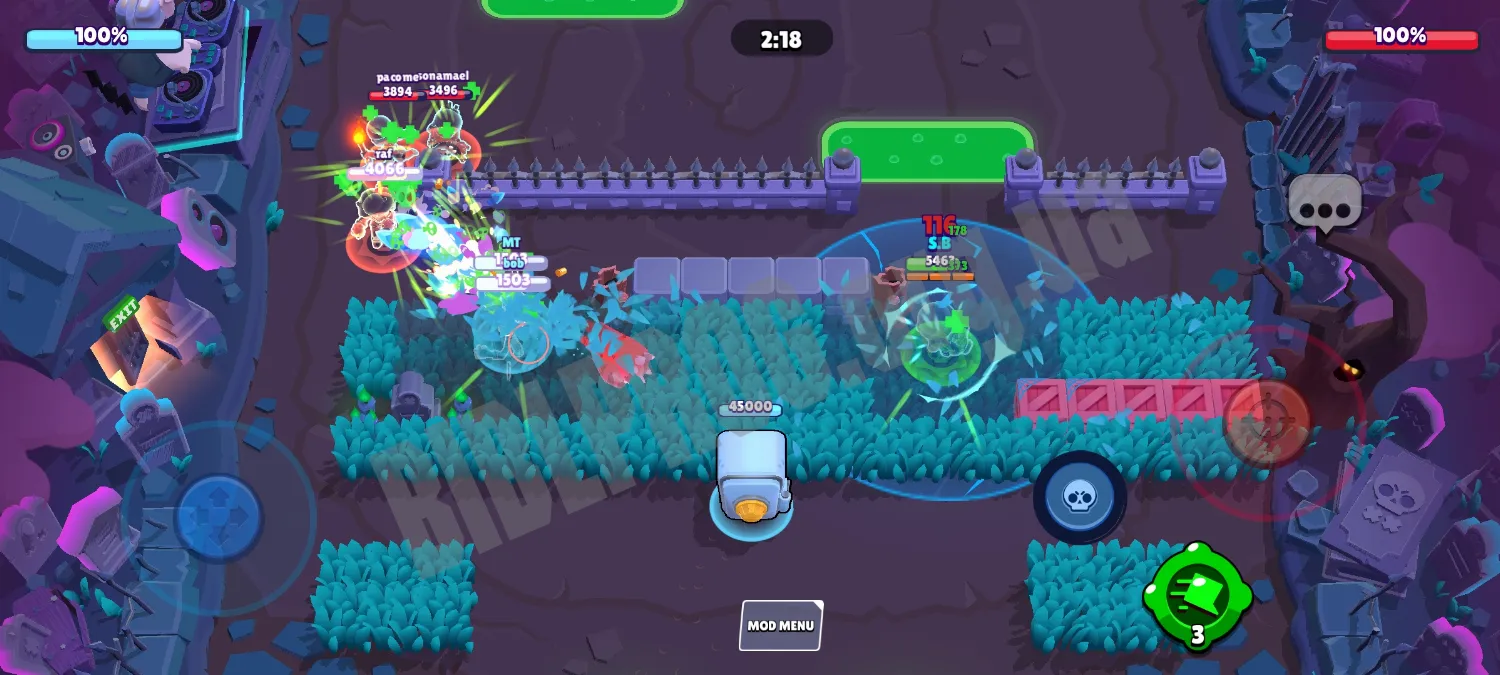Tap the red crosshair attack button
This screenshot has width=1500, height=675.
(1266, 420)
